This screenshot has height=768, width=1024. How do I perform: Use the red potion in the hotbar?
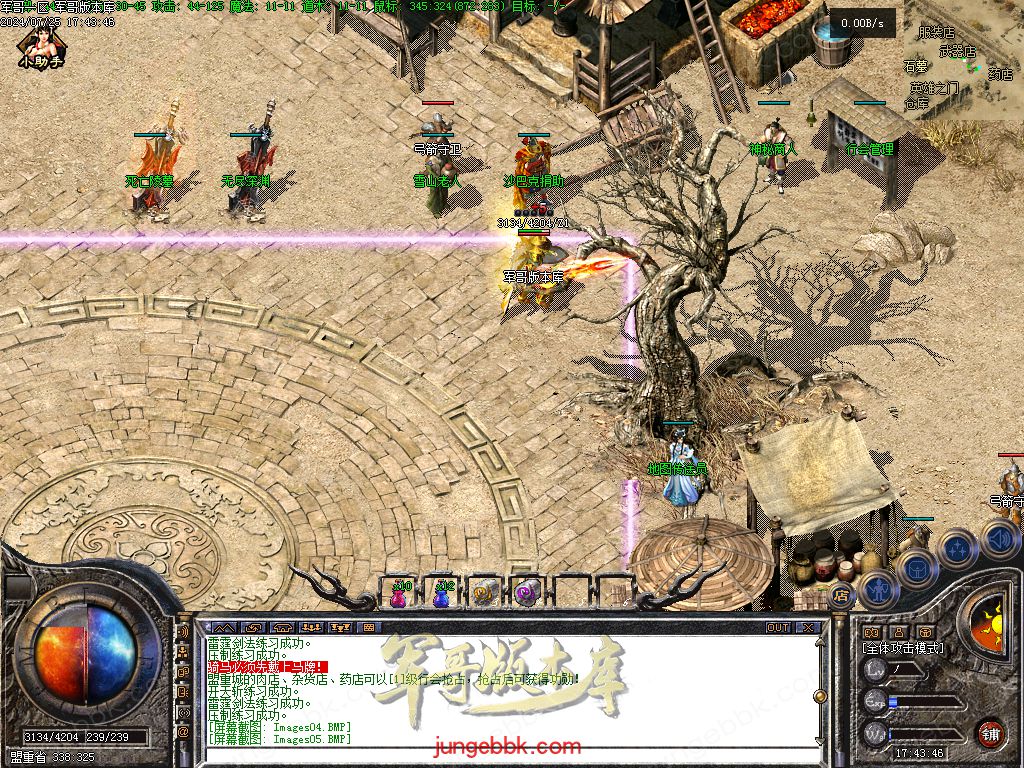coord(400,594)
